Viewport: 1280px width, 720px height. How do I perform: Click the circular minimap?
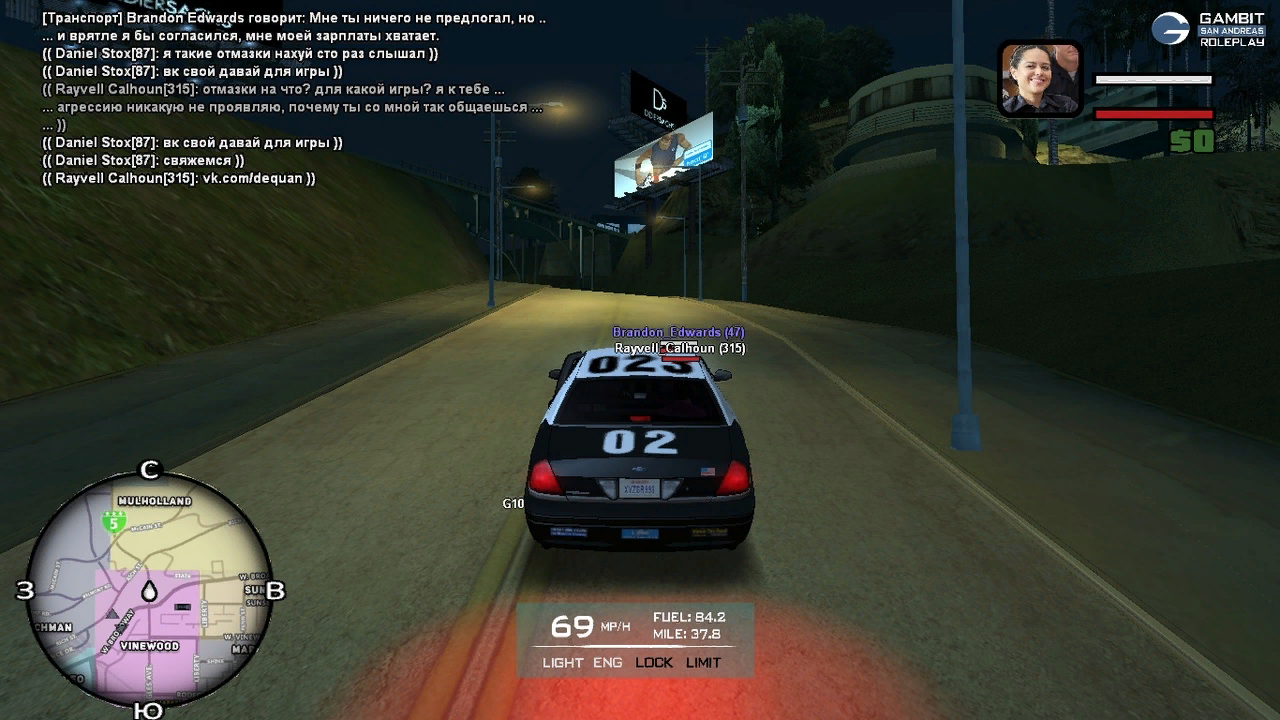point(150,588)
